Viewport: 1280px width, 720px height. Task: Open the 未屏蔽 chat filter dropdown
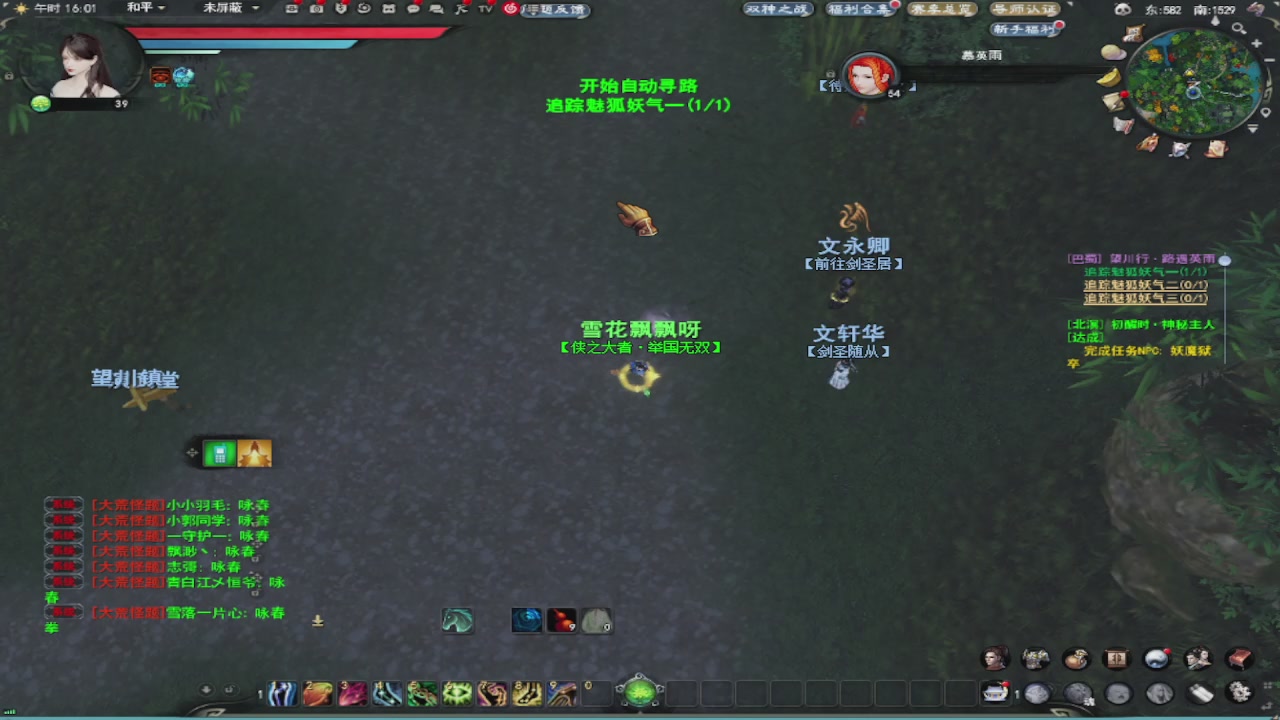tap(227, 6)
